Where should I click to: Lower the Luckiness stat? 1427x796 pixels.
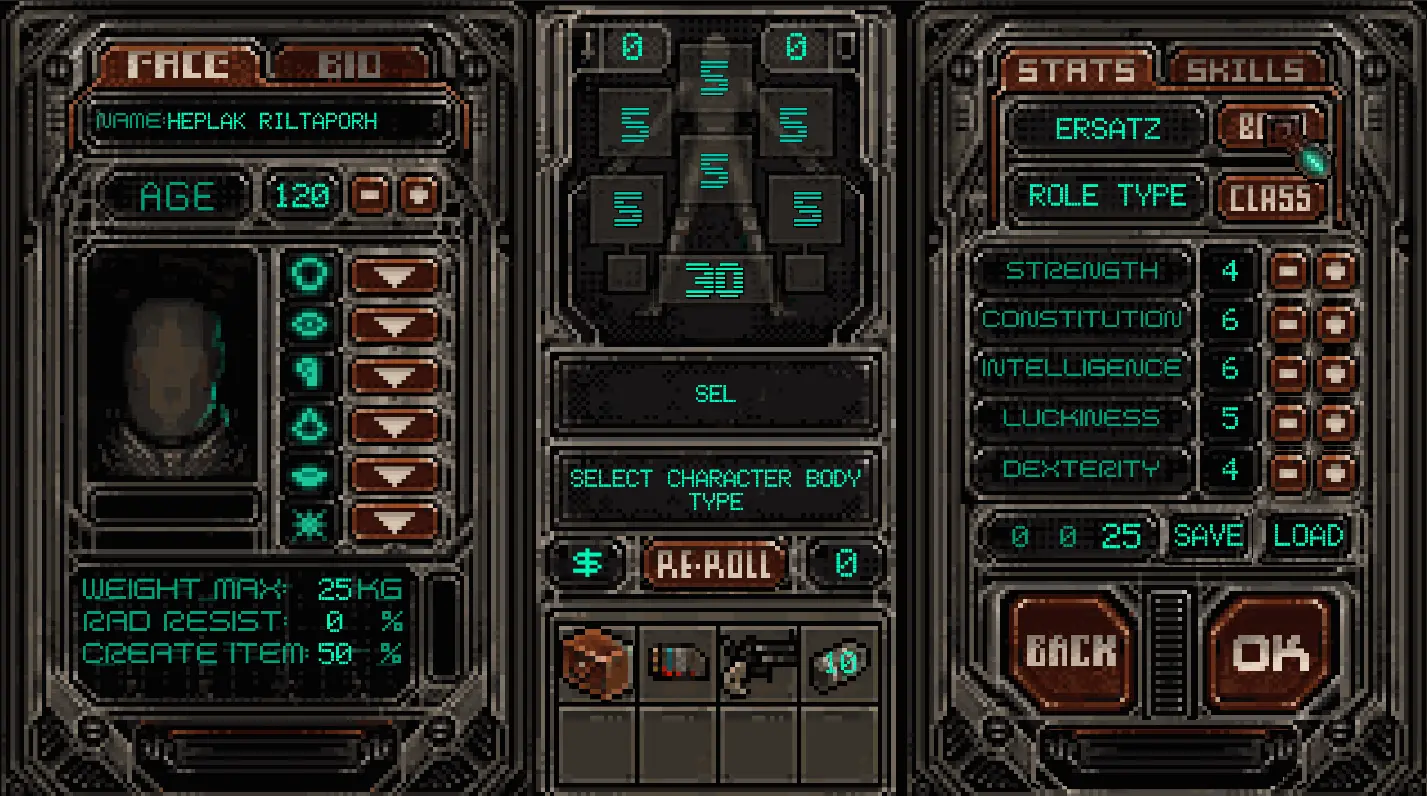1288,421
